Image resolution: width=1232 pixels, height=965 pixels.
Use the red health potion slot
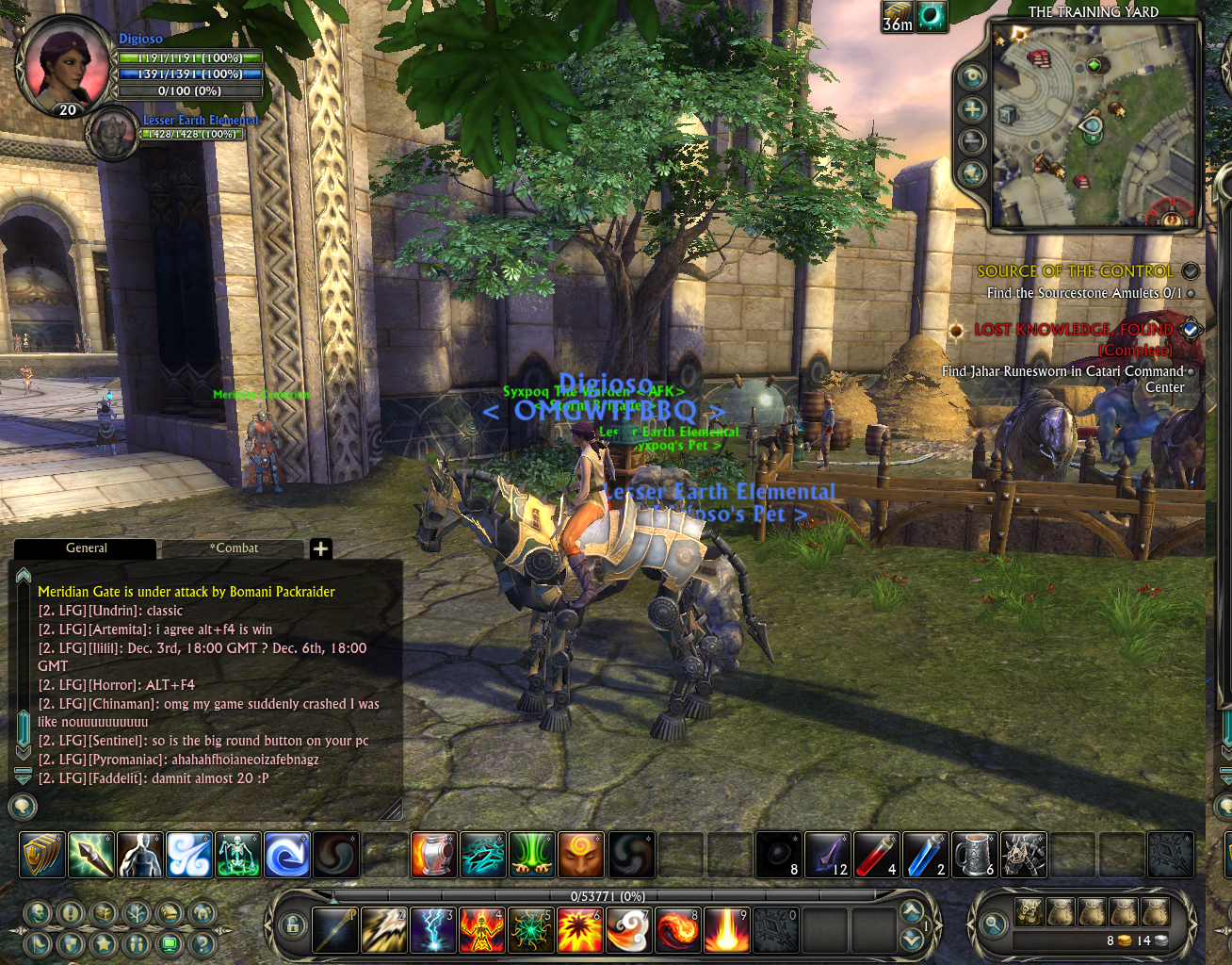[876, 855]
